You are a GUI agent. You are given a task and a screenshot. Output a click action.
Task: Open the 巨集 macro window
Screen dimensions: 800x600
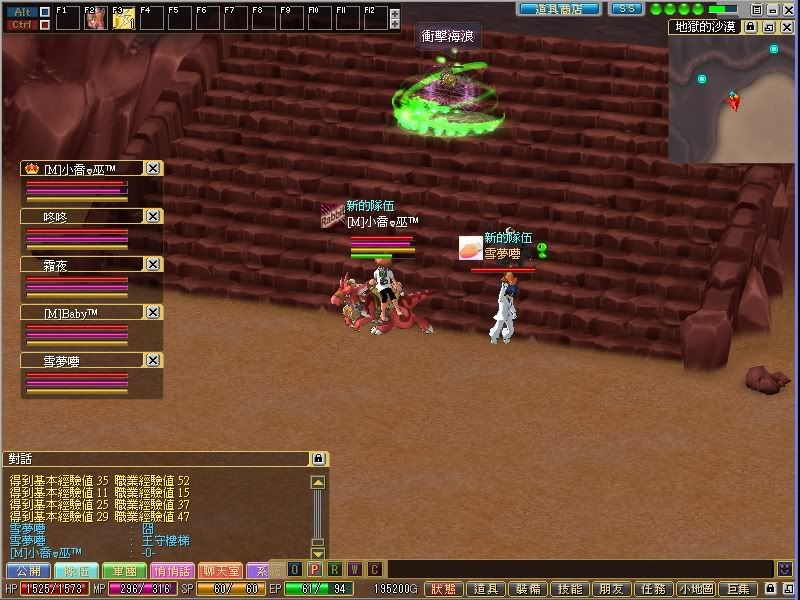738,590
